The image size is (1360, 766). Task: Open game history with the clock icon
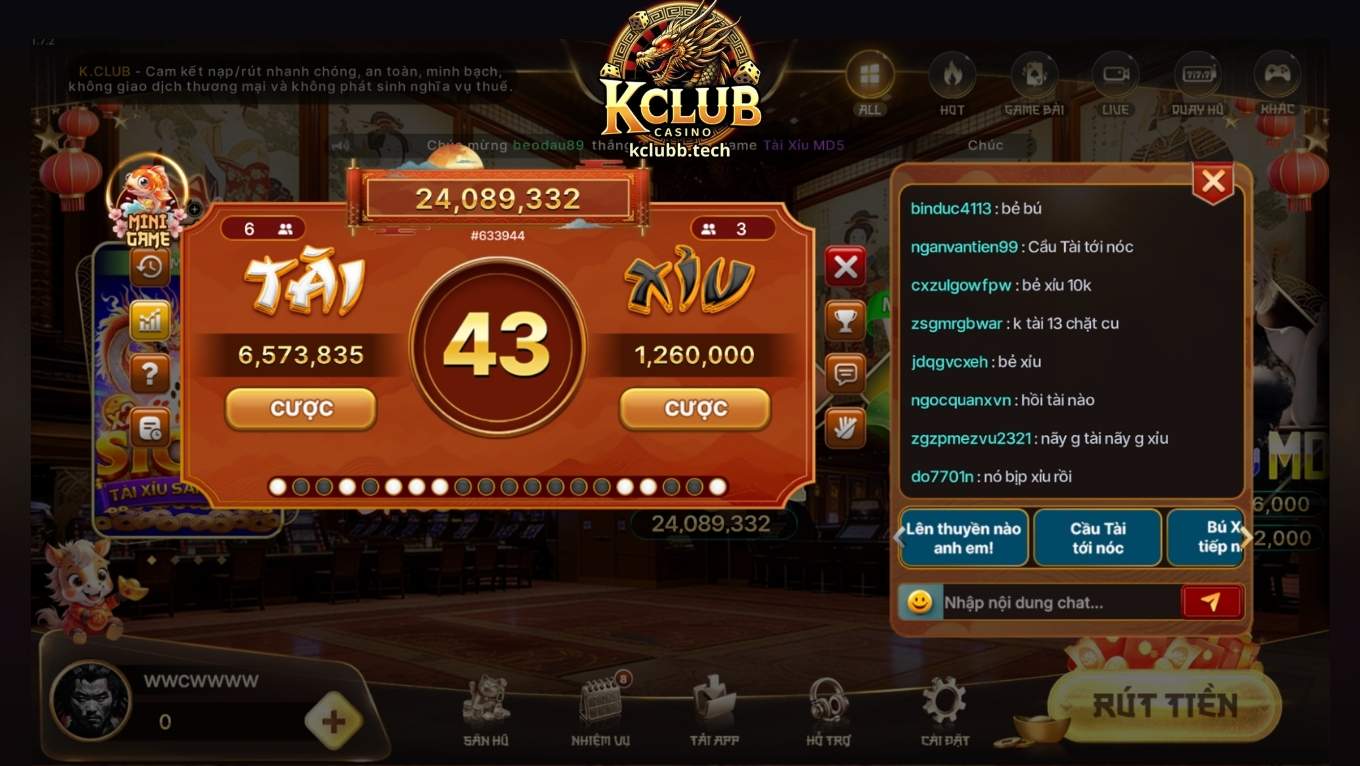[148, 267]
